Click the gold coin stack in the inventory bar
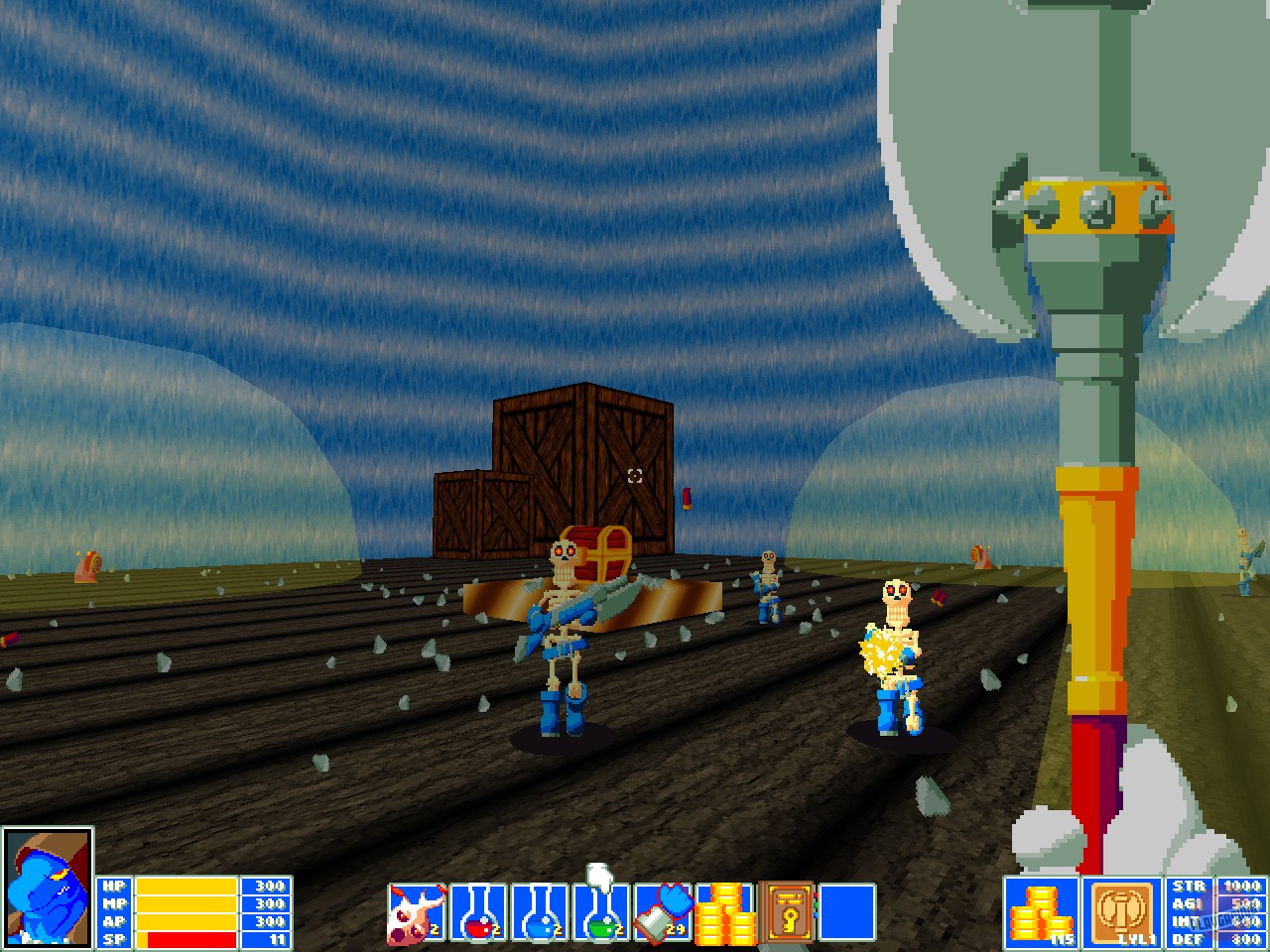Viewport: 1270px width, 952px height. (725, 912)
